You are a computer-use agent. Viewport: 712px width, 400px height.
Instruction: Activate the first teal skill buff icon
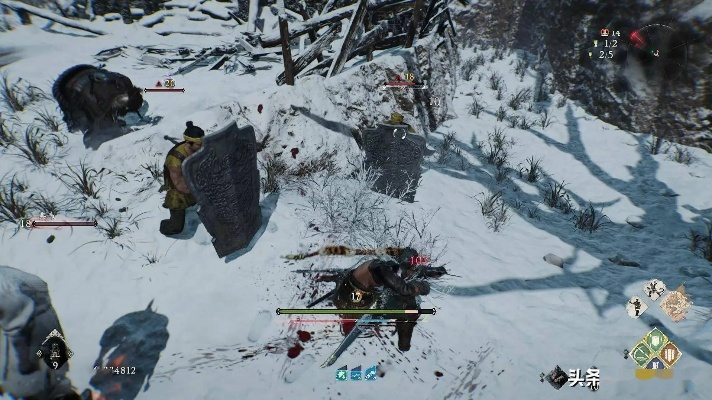pyautogui.click(x=341, y=374)
